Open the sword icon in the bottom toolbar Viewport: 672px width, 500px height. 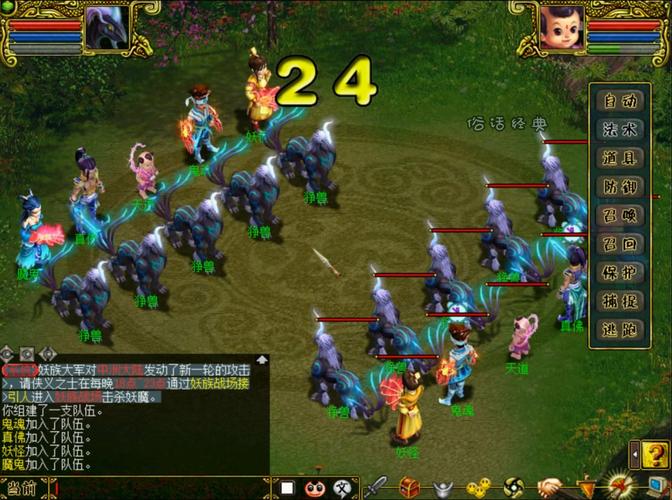(x=376, y=488)
